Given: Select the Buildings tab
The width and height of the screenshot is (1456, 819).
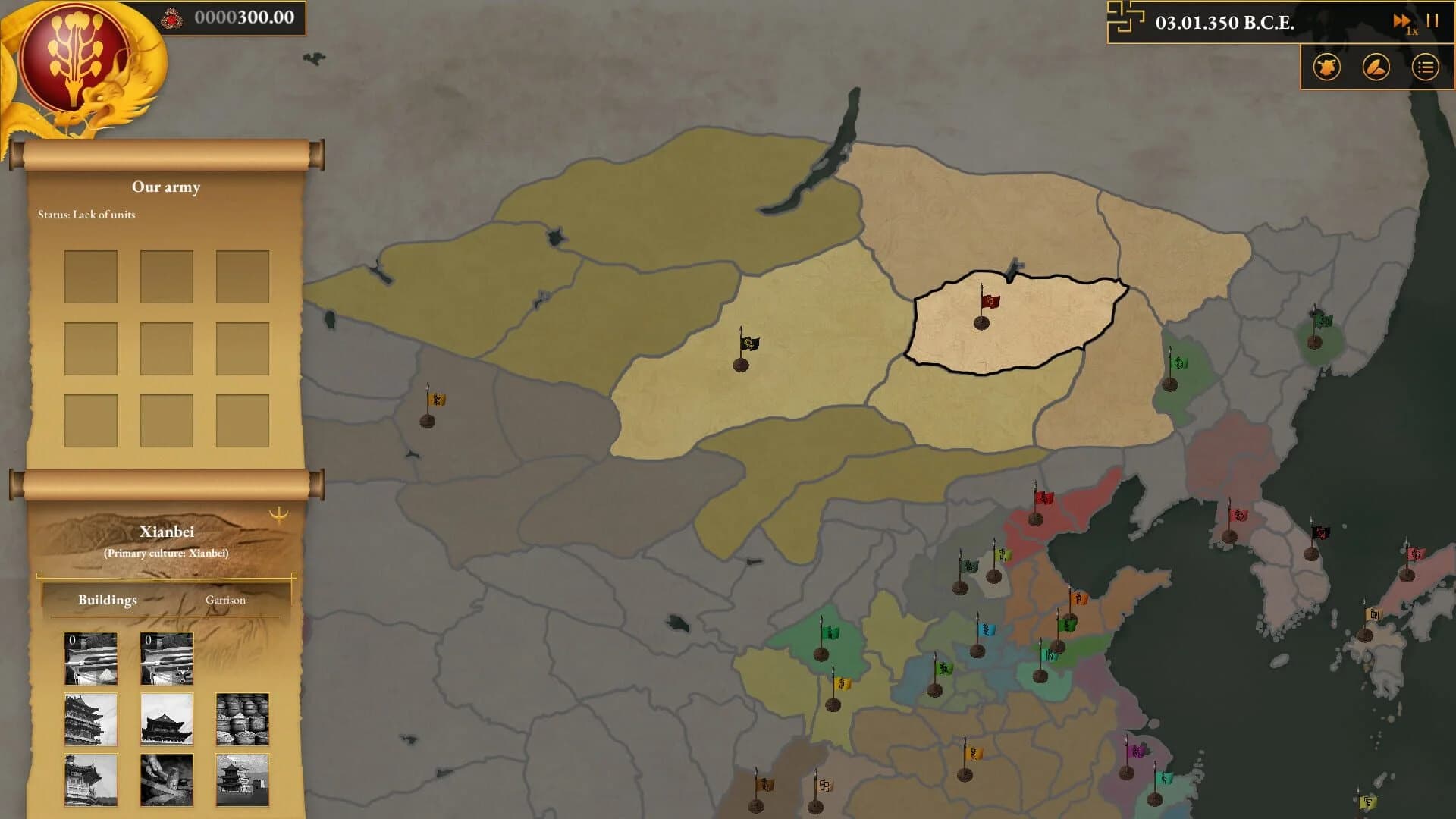Looking at the screenshot, I should (107, 600).
